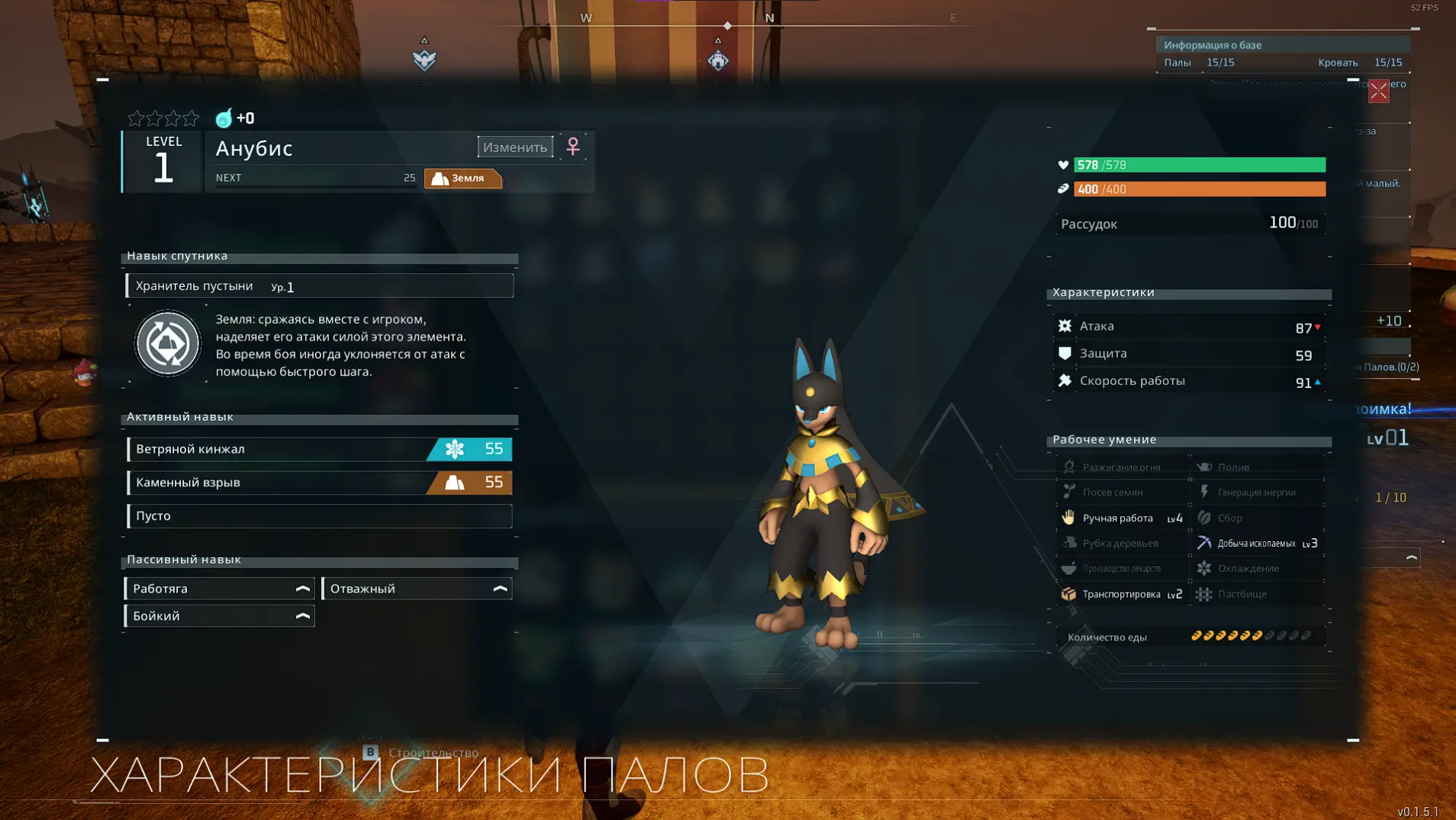Close the Pal stats panel
This screenshot has width=1456, height=820.
point(1378,92)
